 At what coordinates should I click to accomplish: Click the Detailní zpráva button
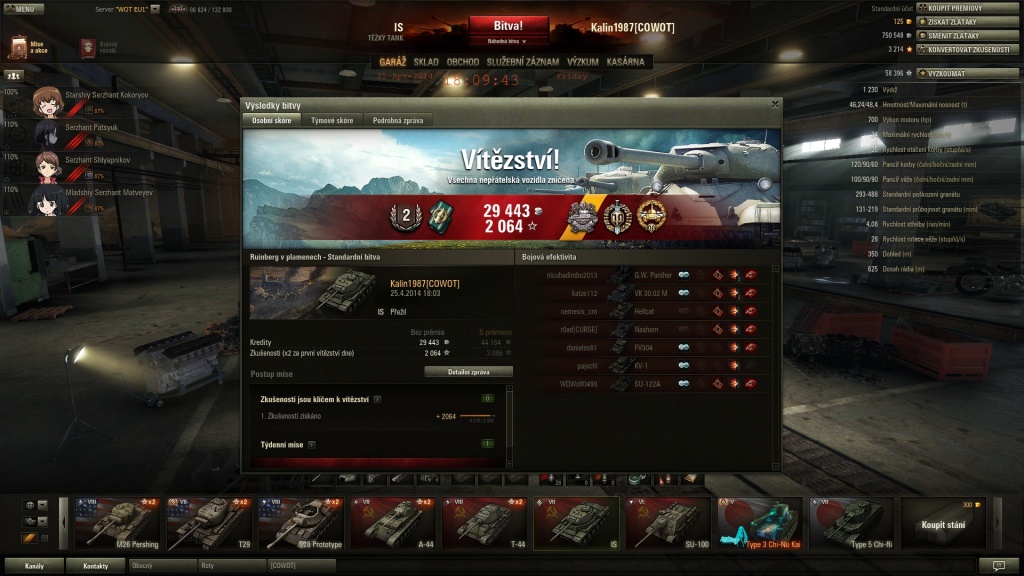[x=468, y=371]
